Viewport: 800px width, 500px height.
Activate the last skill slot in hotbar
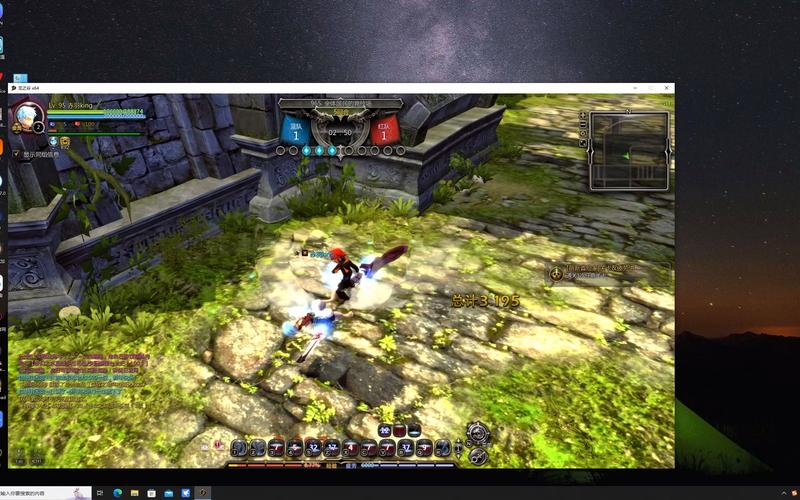[442, 447]
